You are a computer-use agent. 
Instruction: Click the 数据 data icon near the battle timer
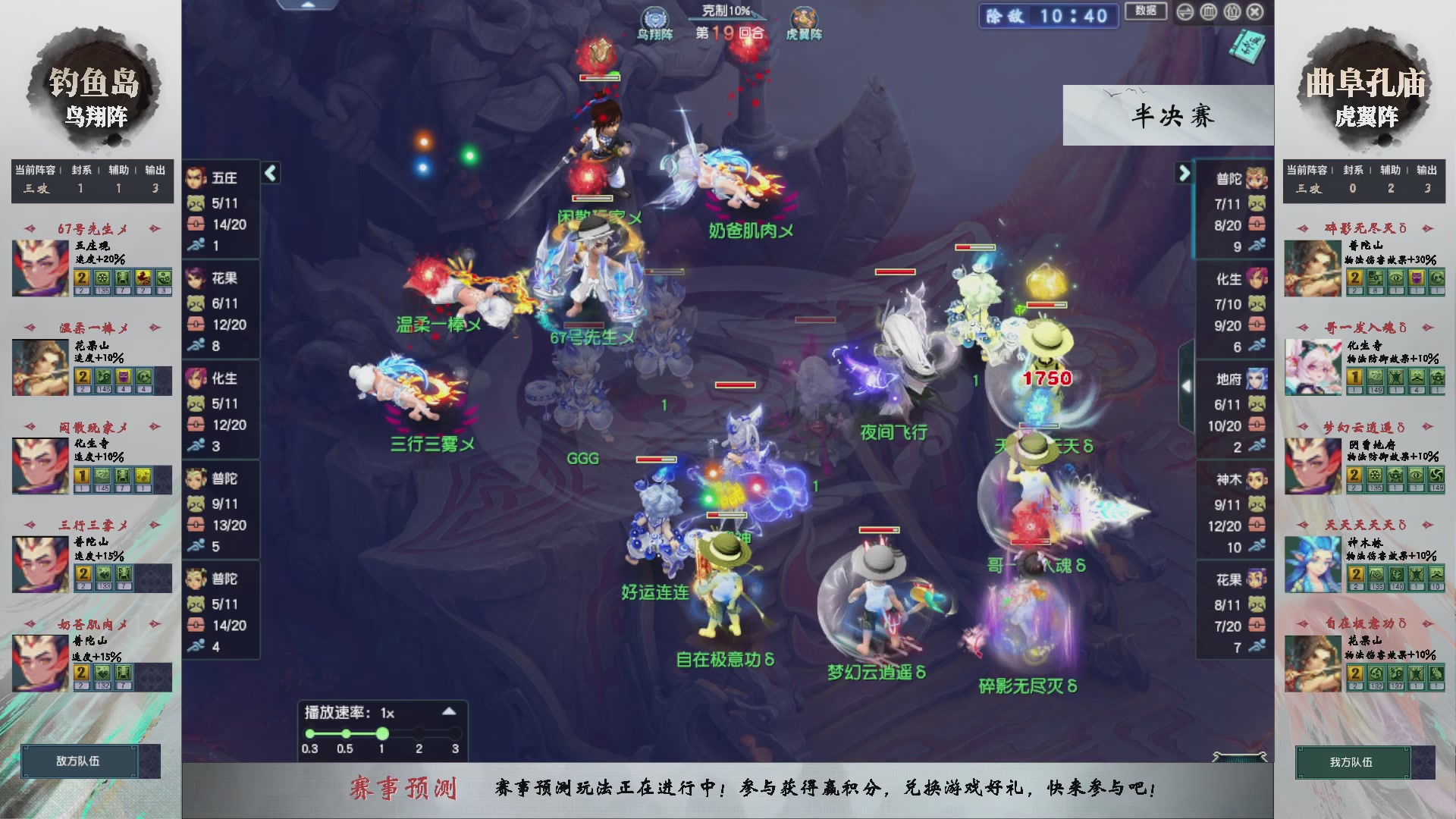coord(1145,11)
